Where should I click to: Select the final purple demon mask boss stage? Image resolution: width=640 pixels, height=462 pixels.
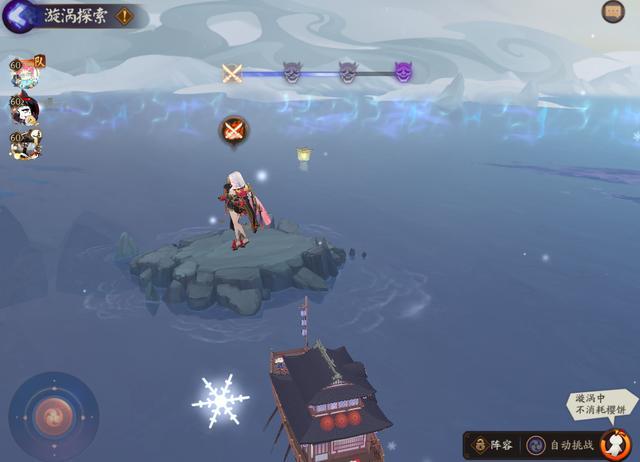tap(403, 72)
